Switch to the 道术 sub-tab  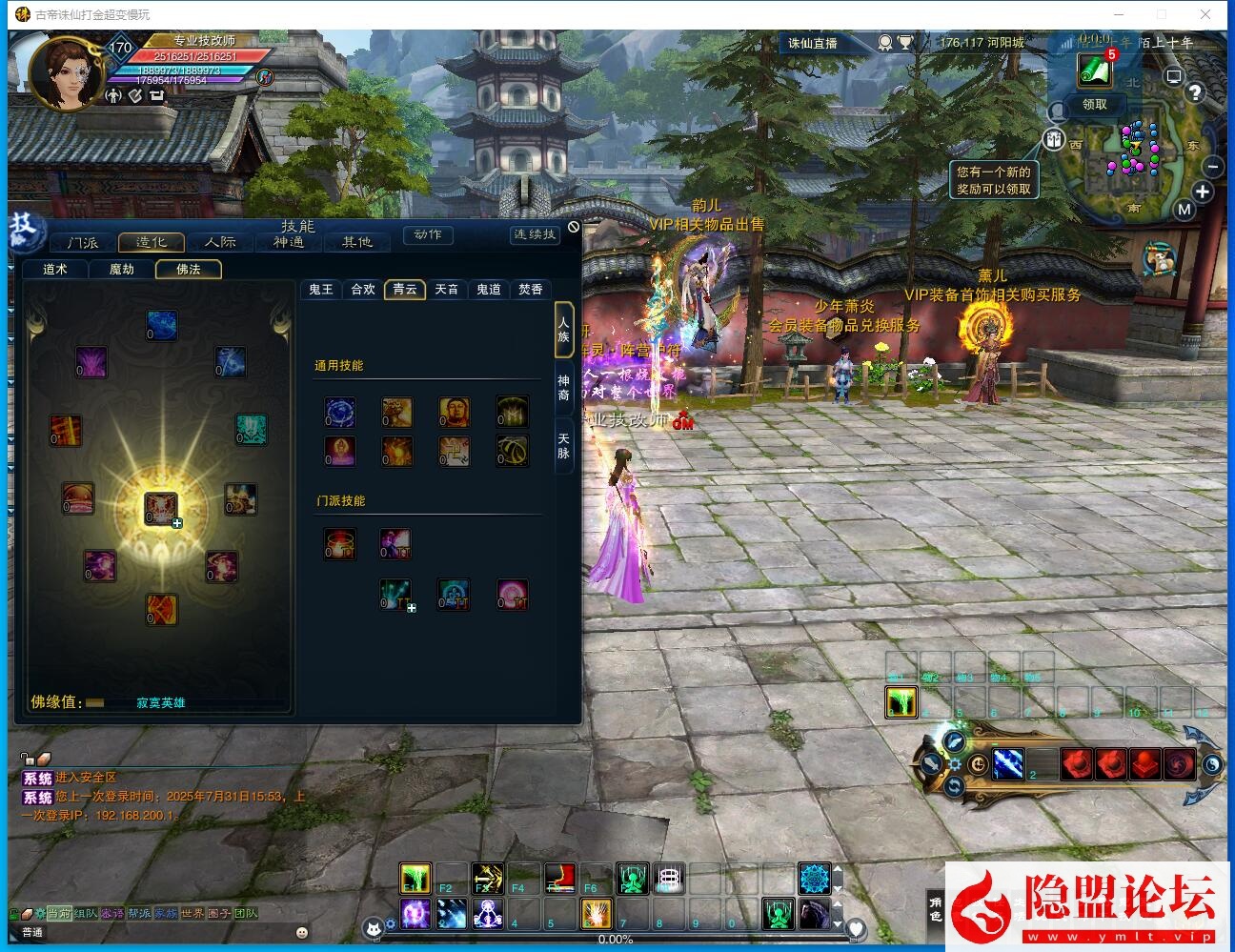click(x=55, y=270)
